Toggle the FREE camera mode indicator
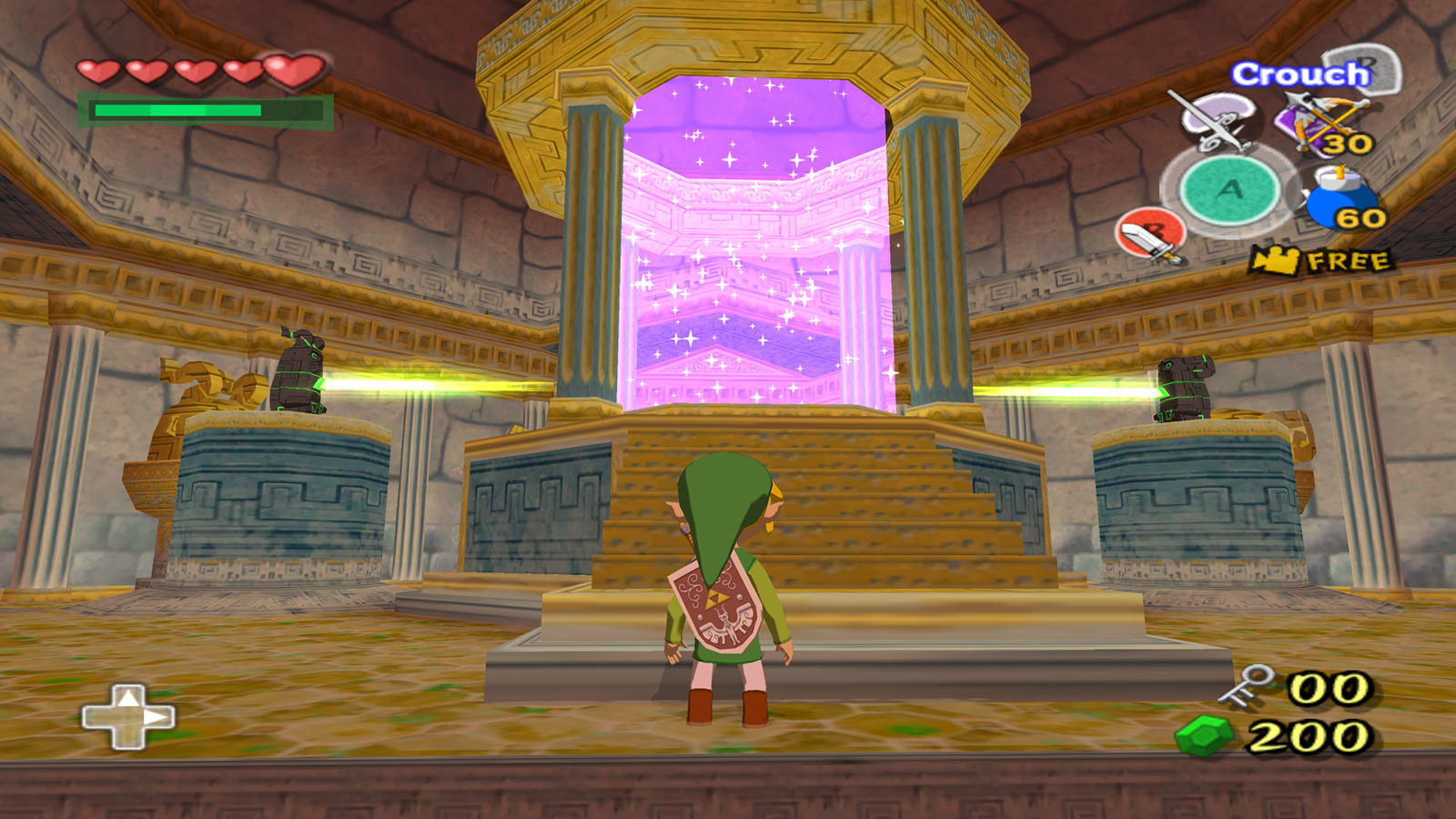Image resolution: width=1456 pixels, height=819 pixels. click(x=1321, y=261)
